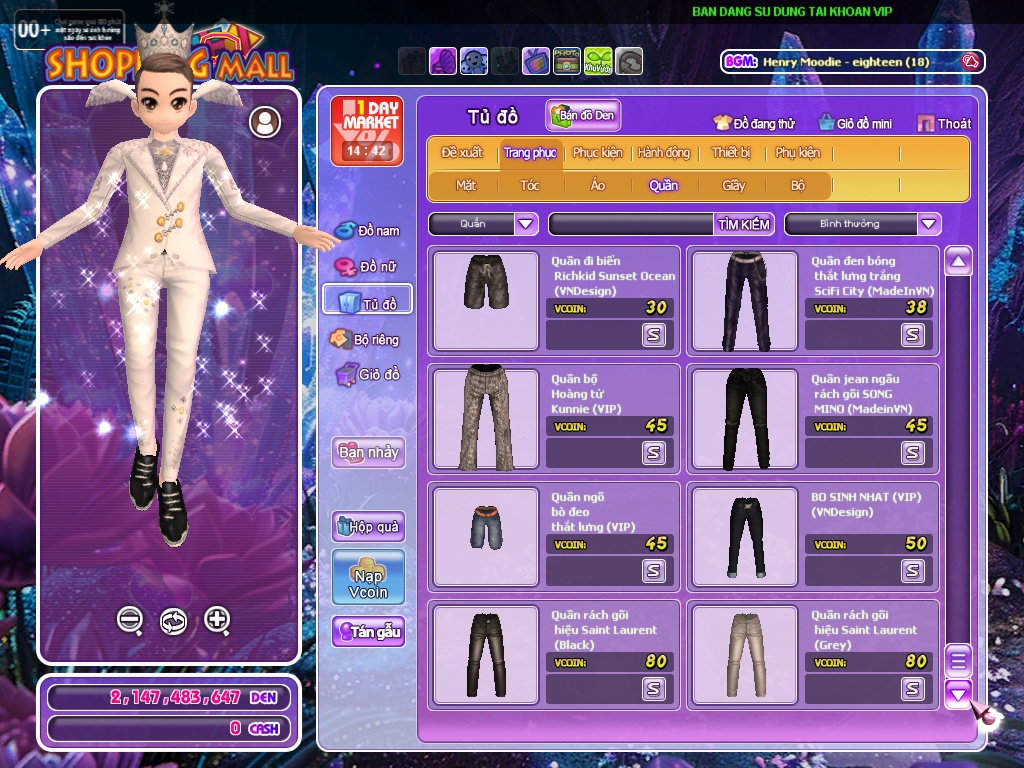The height and width of the screenshot is (768, 1024).
Task: Zoom in on the character preview
Action: coord(217,620)
